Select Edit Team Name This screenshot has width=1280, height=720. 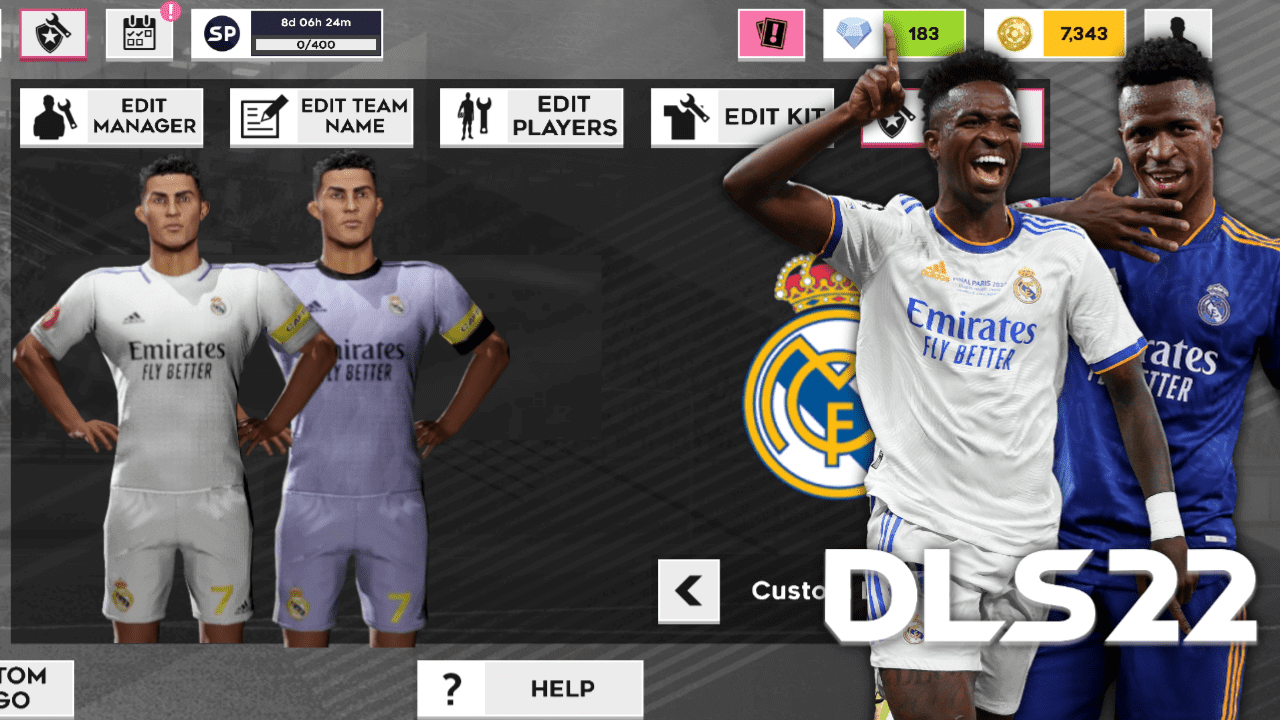coord(320,116)
